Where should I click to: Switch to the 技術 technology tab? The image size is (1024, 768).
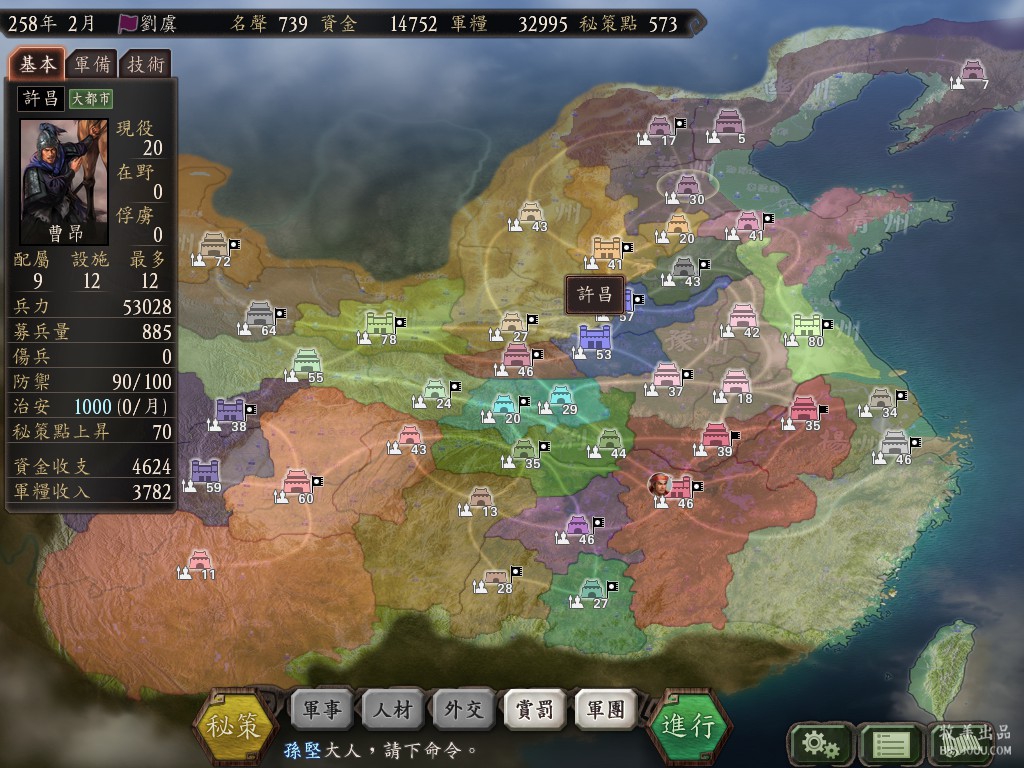coord(146,65)
